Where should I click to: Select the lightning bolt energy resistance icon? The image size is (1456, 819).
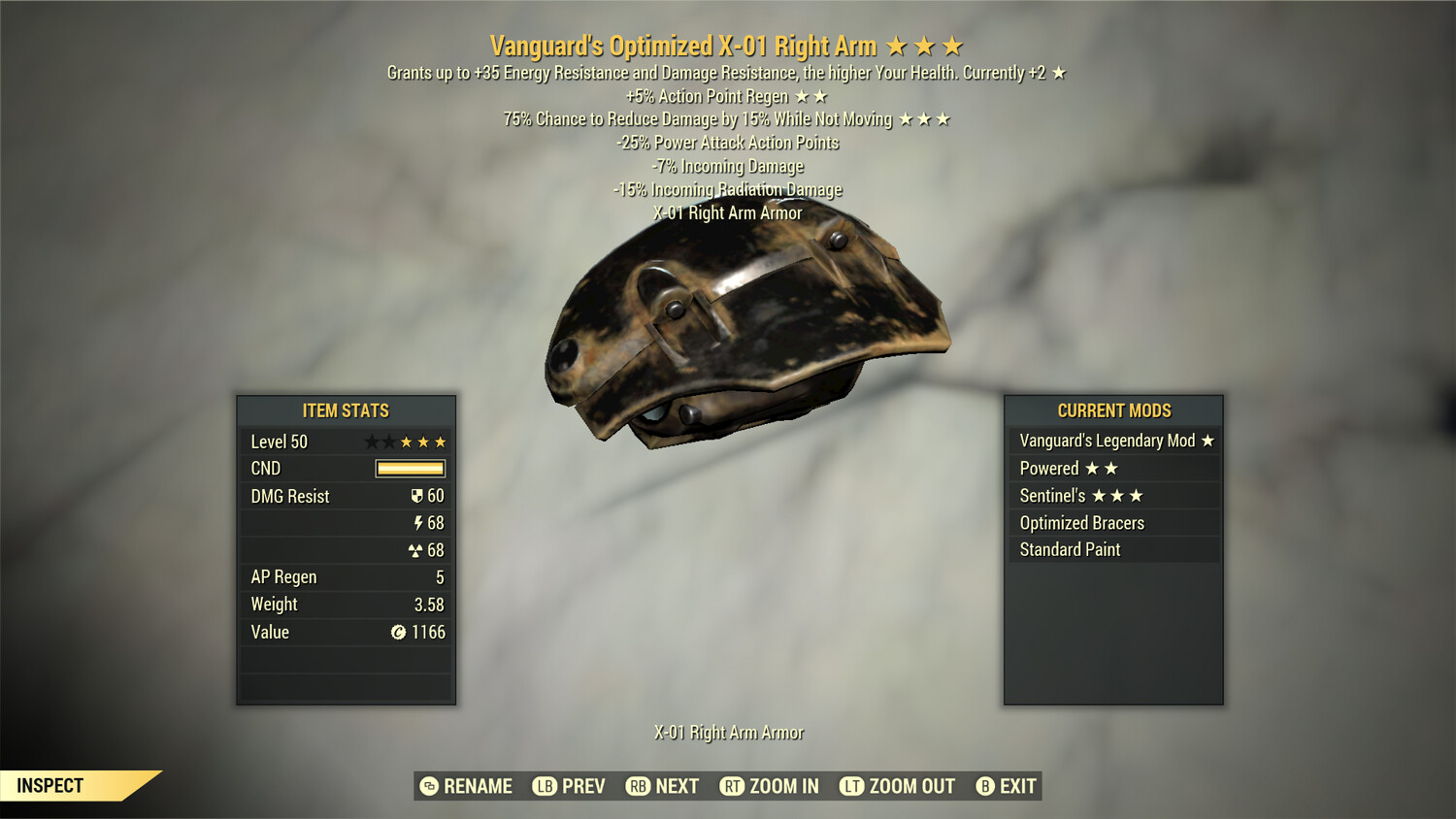pos(419,522)
